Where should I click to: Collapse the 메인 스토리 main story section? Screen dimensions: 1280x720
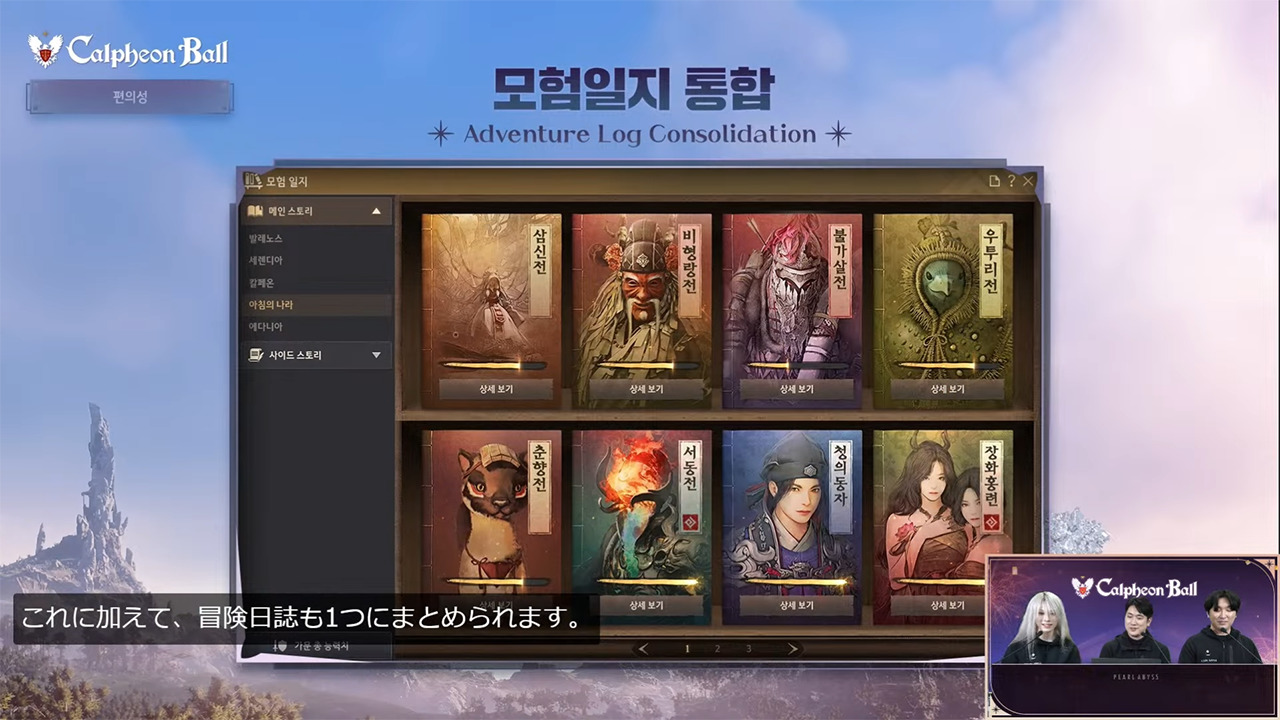click(x=376, y=211)
